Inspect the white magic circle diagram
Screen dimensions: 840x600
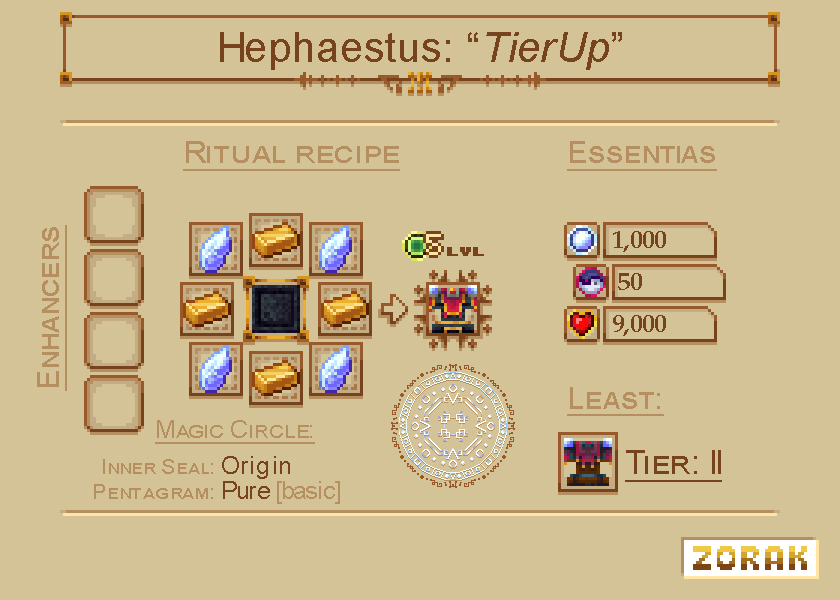(x=451, y=423)
